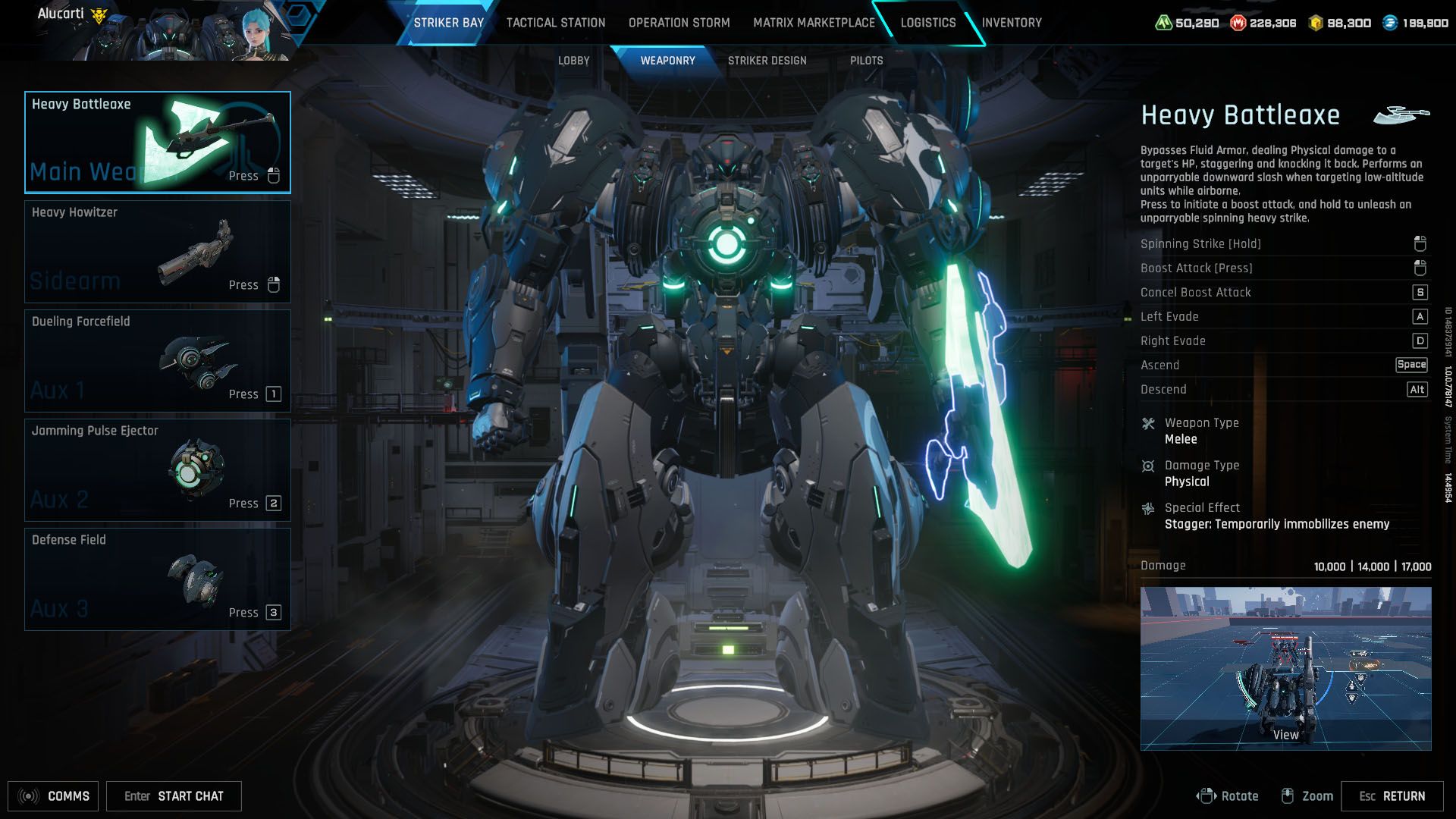
Task: Open the MATRIX MARKETPLACE menu
Action: click(813, 22)
